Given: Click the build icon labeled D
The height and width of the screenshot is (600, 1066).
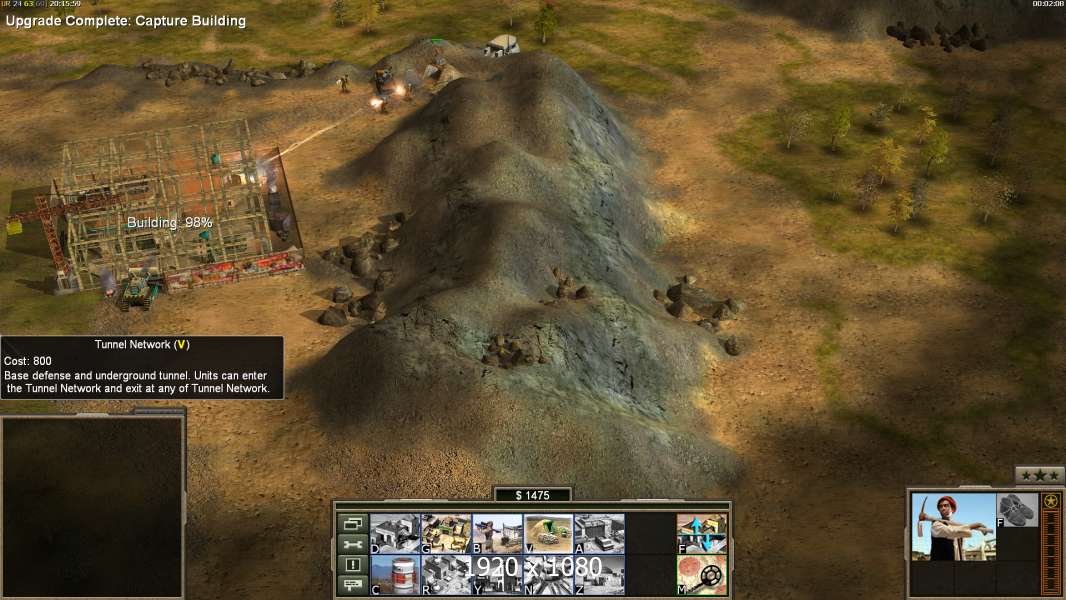Looking at the screenshot, I should click(x=395, y=533).
